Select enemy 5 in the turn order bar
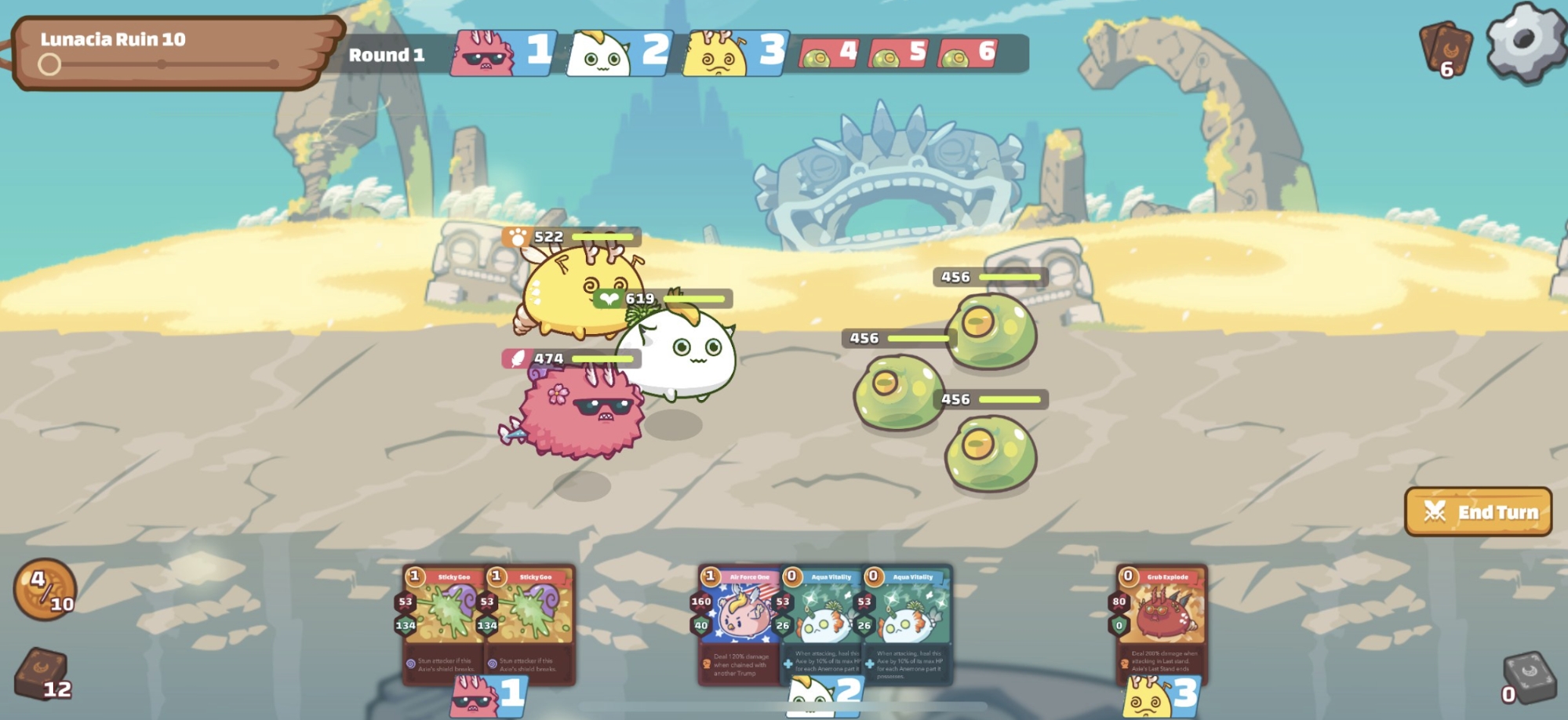The image size is (1568, 720). (x=899, y=53)
